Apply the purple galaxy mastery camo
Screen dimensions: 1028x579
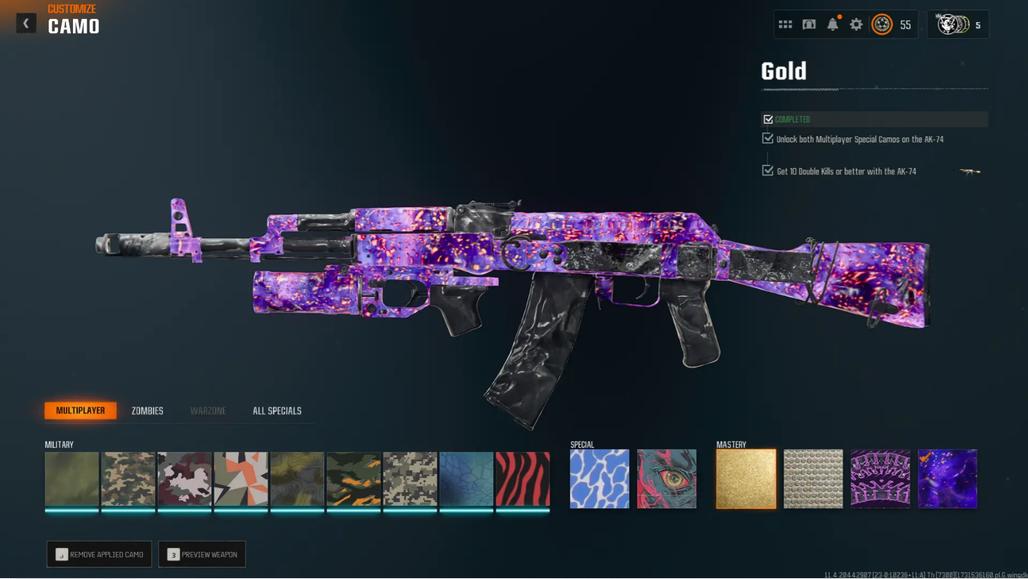tap(947, 478)
